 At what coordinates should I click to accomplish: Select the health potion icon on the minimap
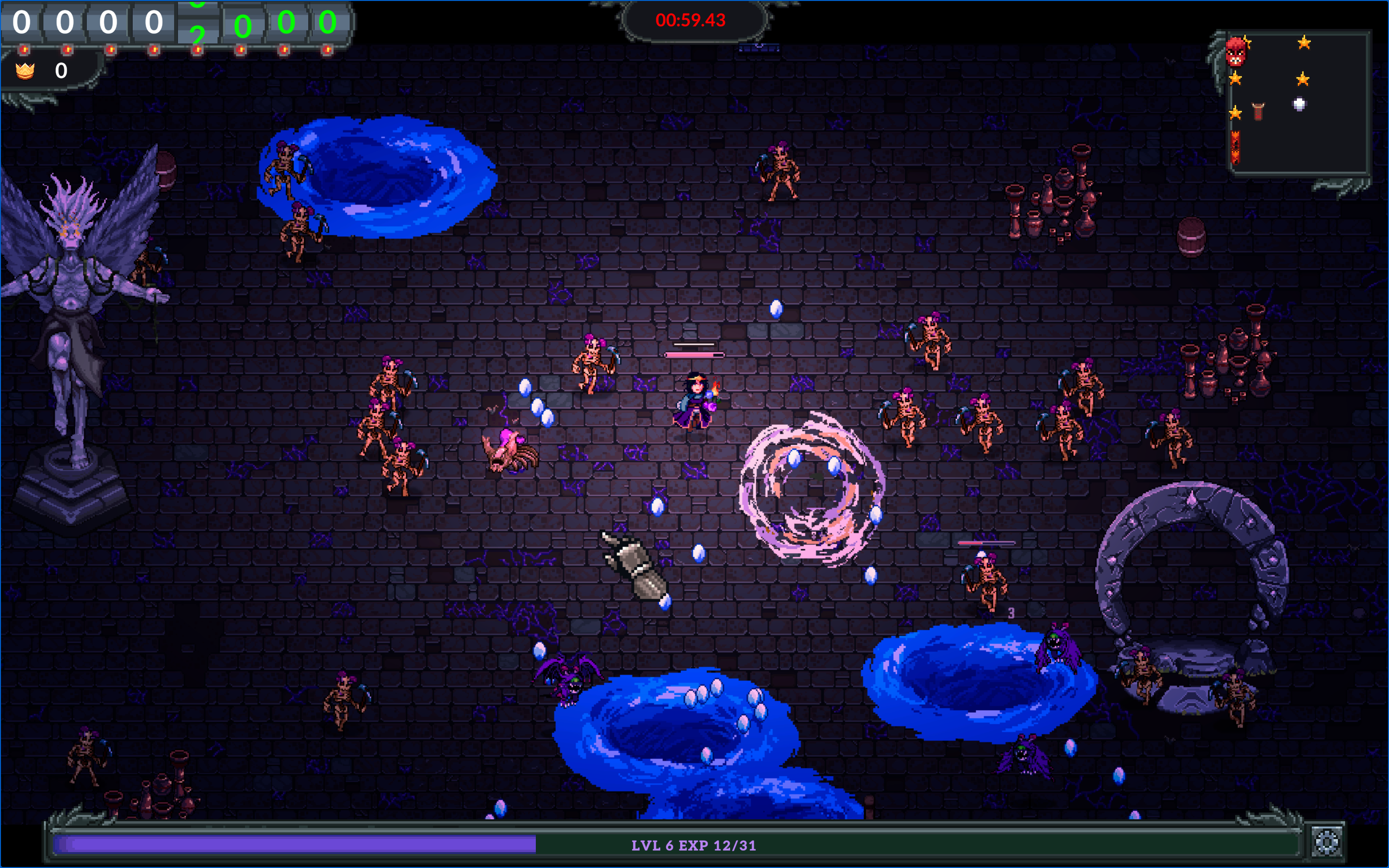coord(1258,111)
